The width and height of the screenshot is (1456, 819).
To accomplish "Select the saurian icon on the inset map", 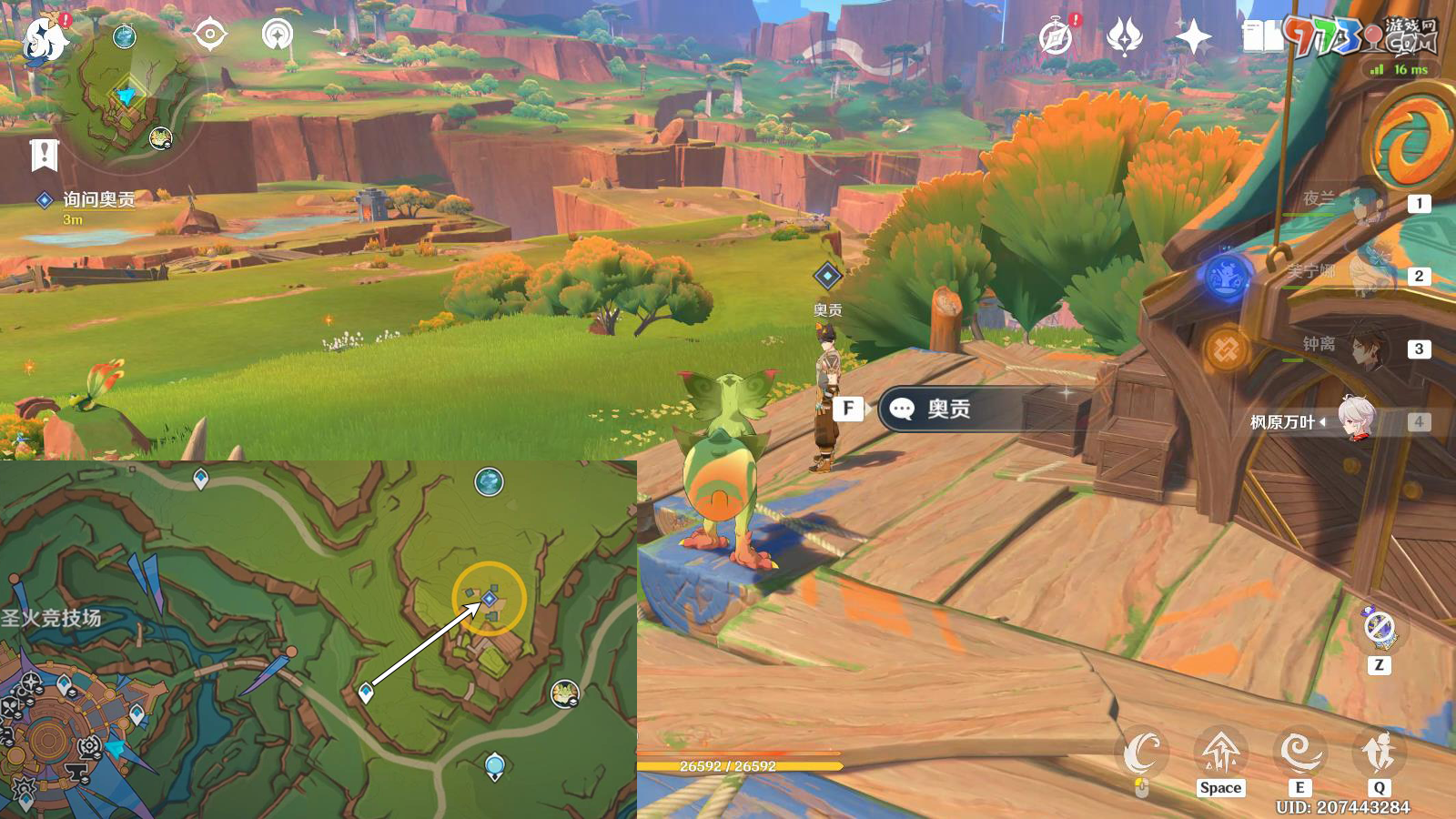I will (x=565, y=693).
